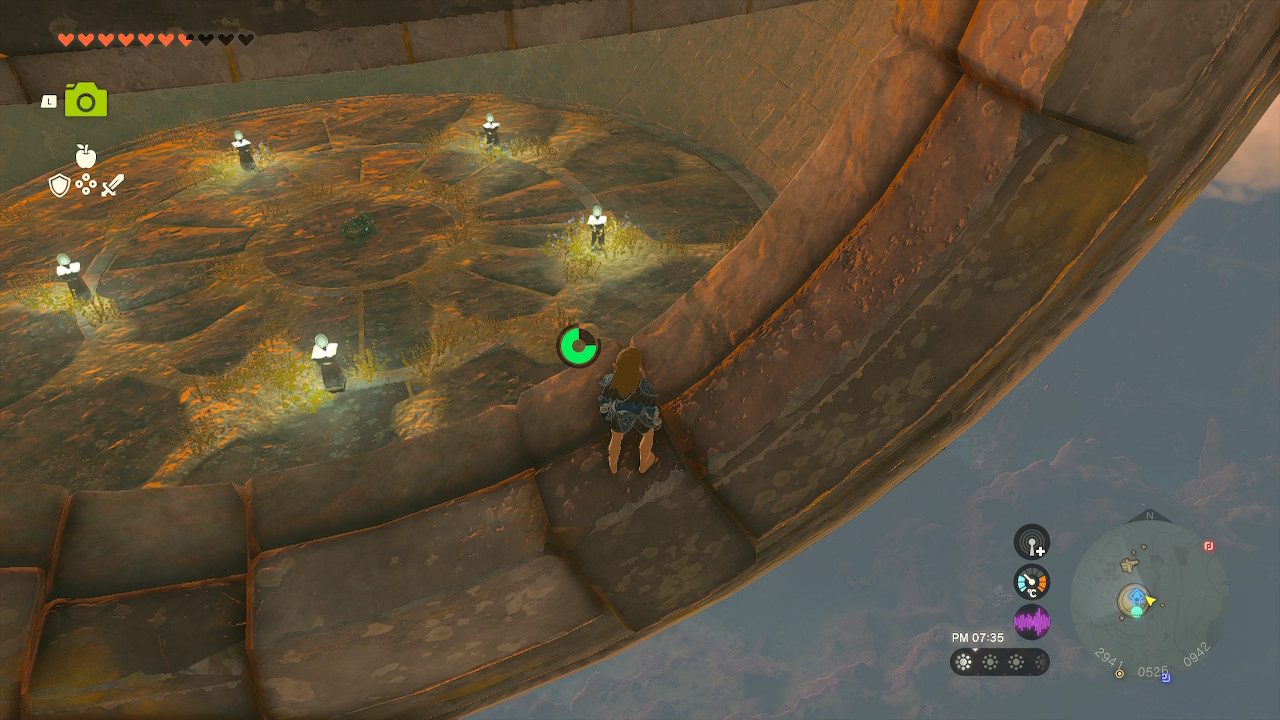This screenshot has height=720, width=1280.
Task: Activate the green Camera ability icon
Action: pos(86,100)
